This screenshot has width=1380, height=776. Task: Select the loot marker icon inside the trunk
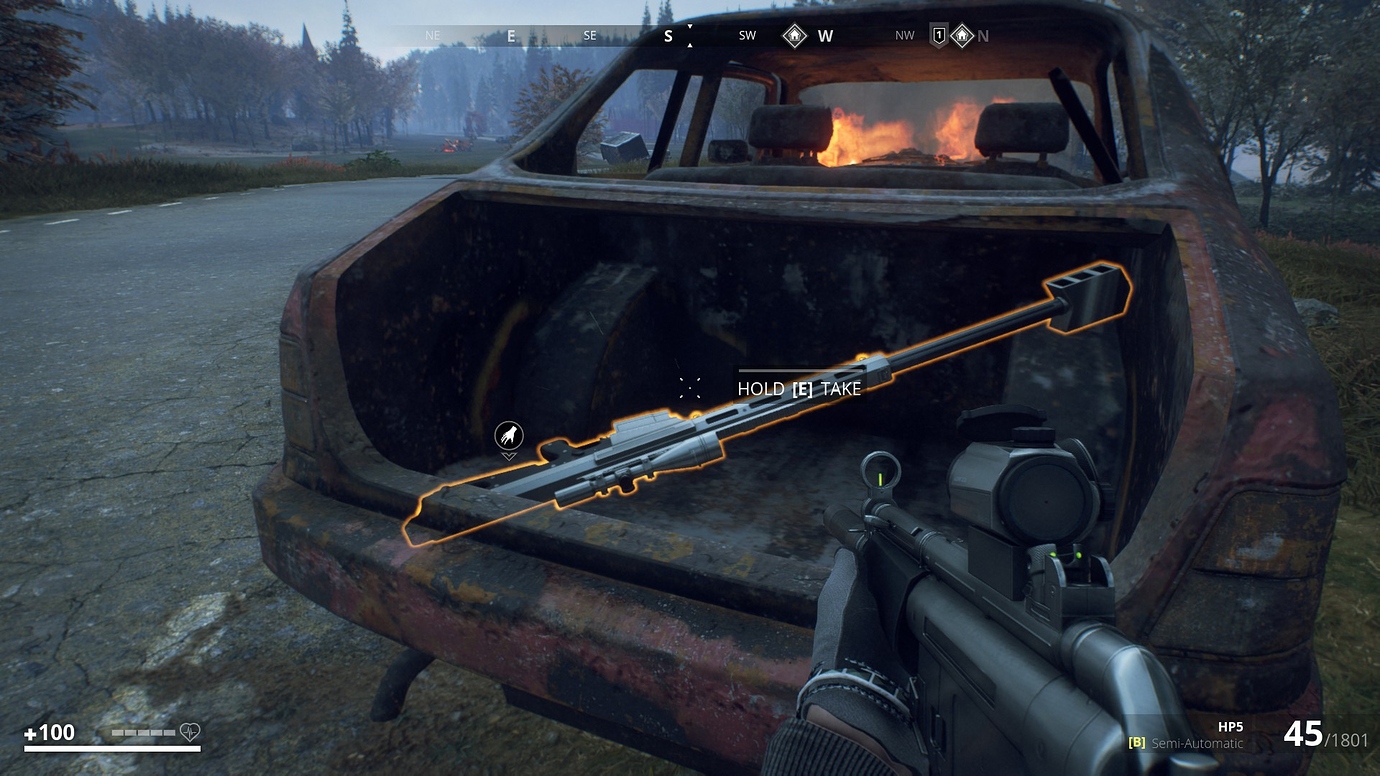tap(507, 433)
